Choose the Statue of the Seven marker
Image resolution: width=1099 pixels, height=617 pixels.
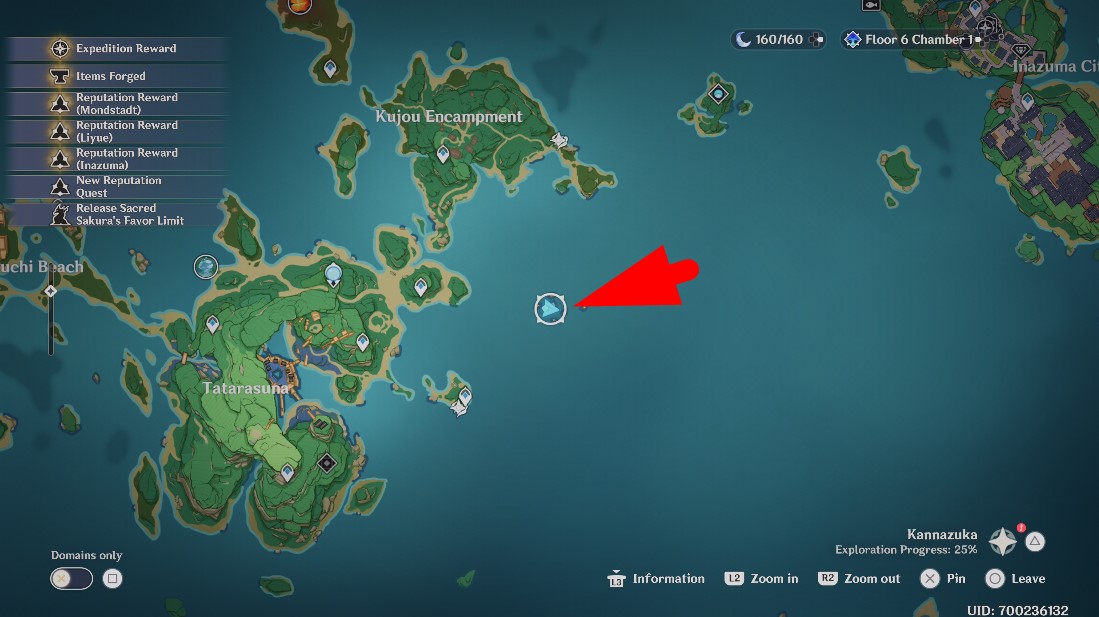333,274
